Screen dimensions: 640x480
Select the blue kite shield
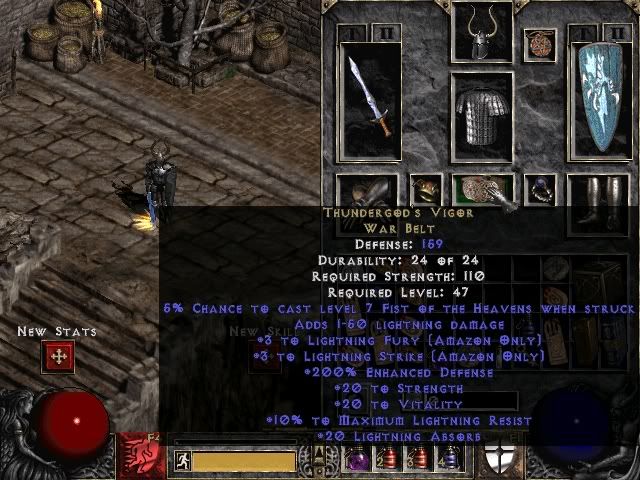[601, 98]
